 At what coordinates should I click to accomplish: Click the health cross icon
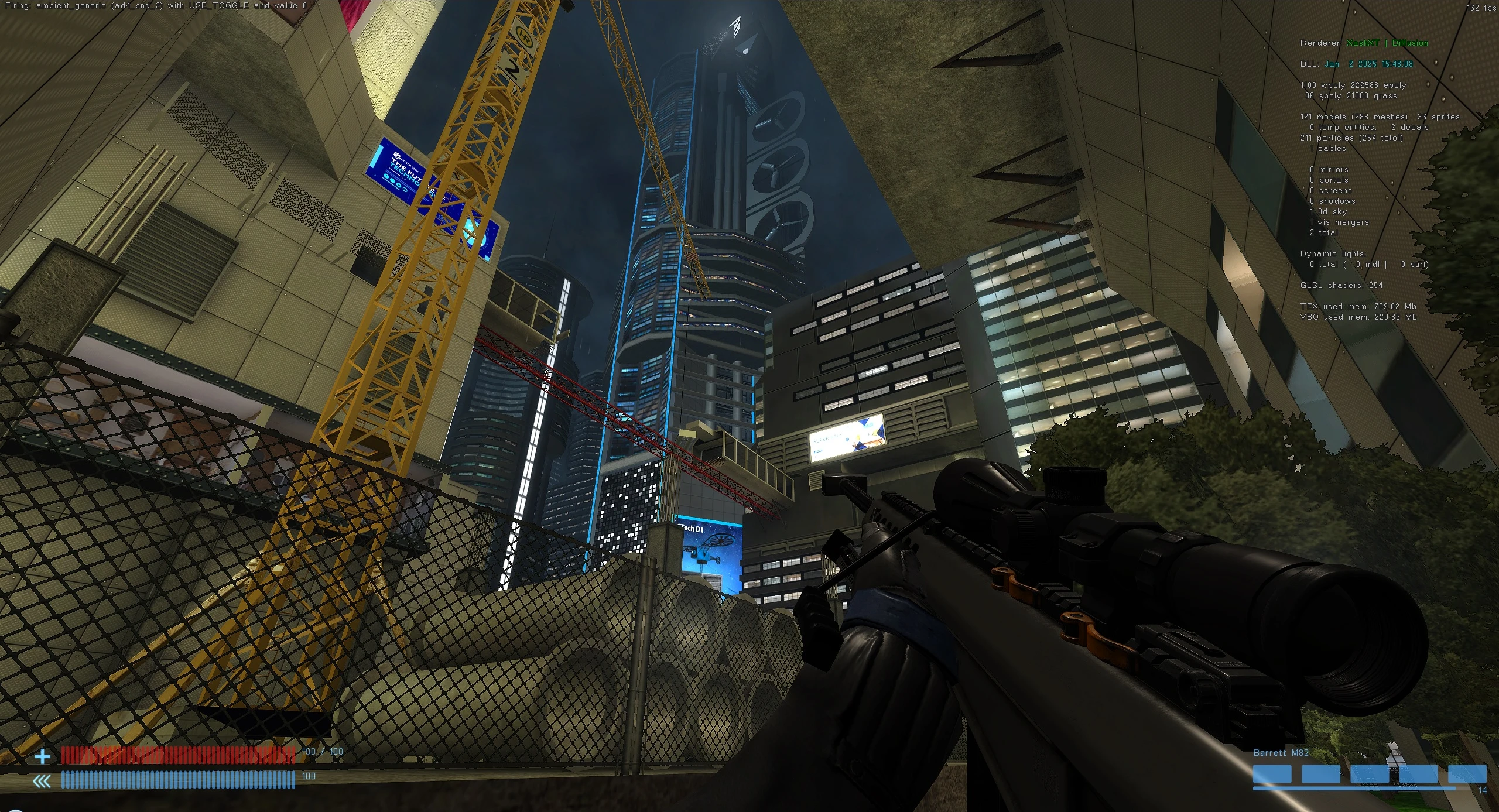tap(42, 756)
